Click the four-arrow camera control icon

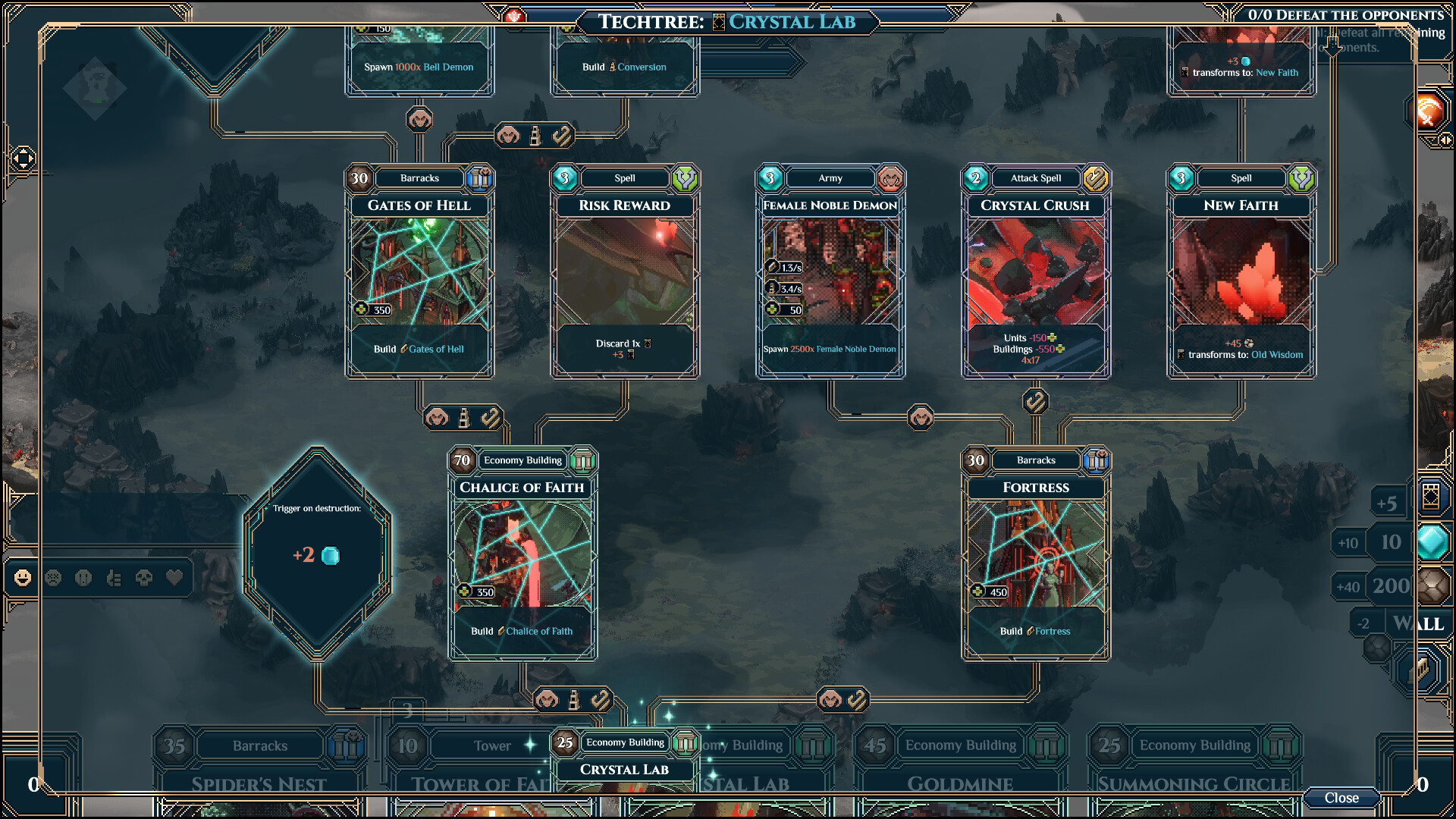(23, 158)
